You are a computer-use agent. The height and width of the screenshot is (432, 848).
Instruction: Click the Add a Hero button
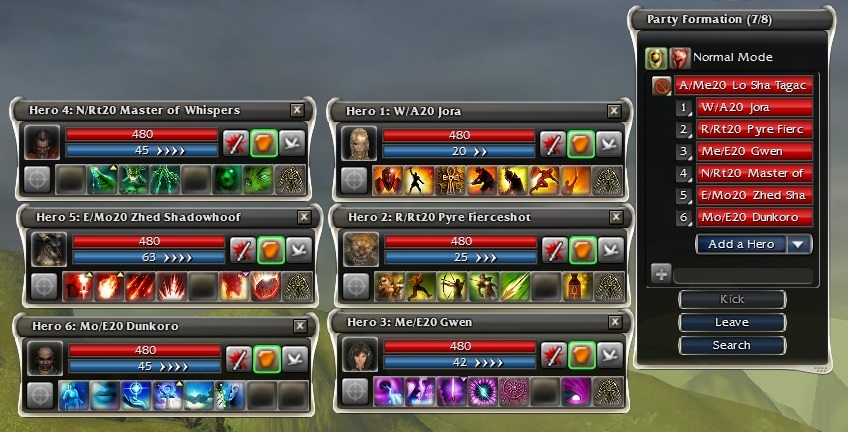(x=740, y=243)
